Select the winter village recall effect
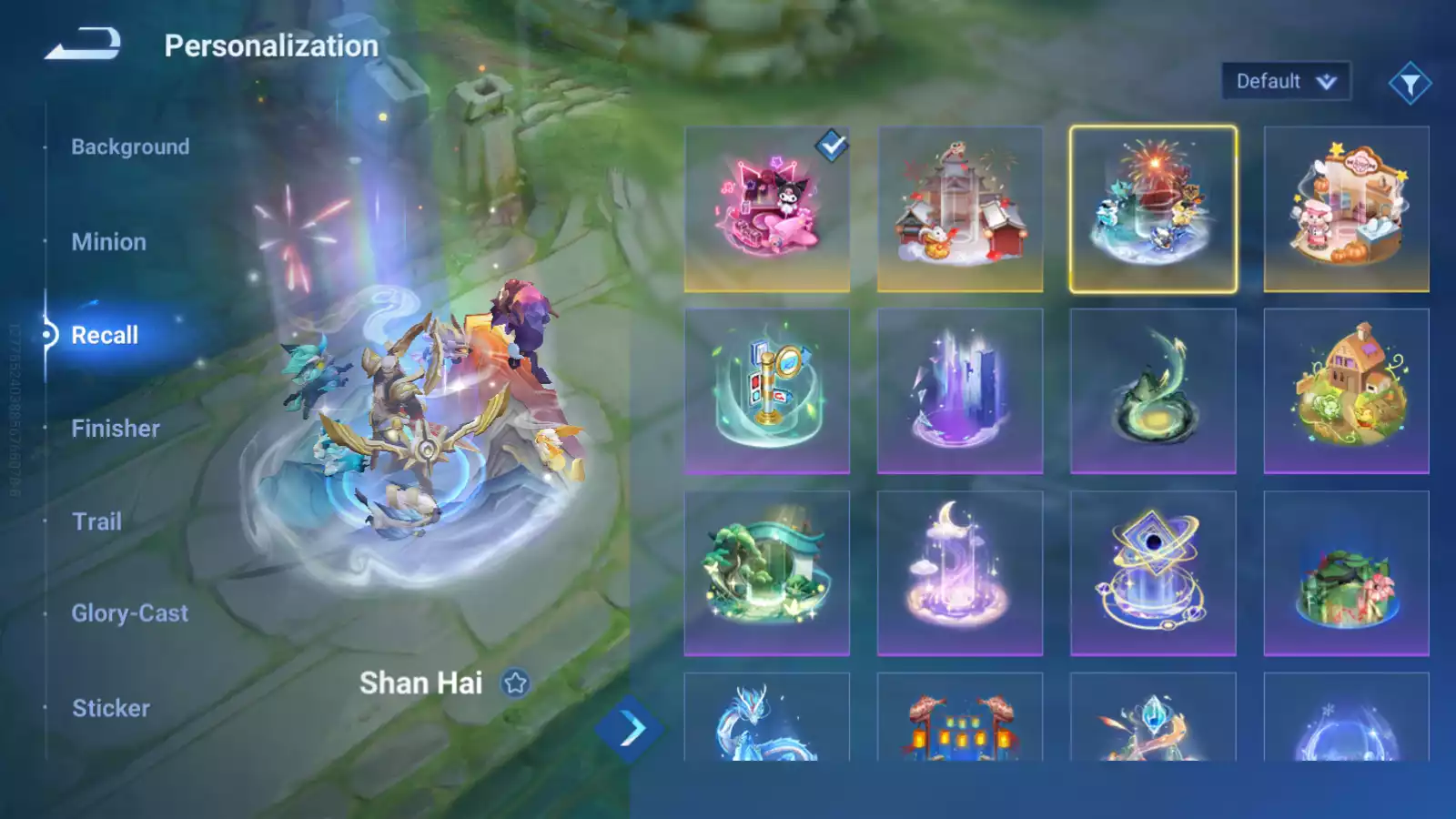 pos(960,207)
